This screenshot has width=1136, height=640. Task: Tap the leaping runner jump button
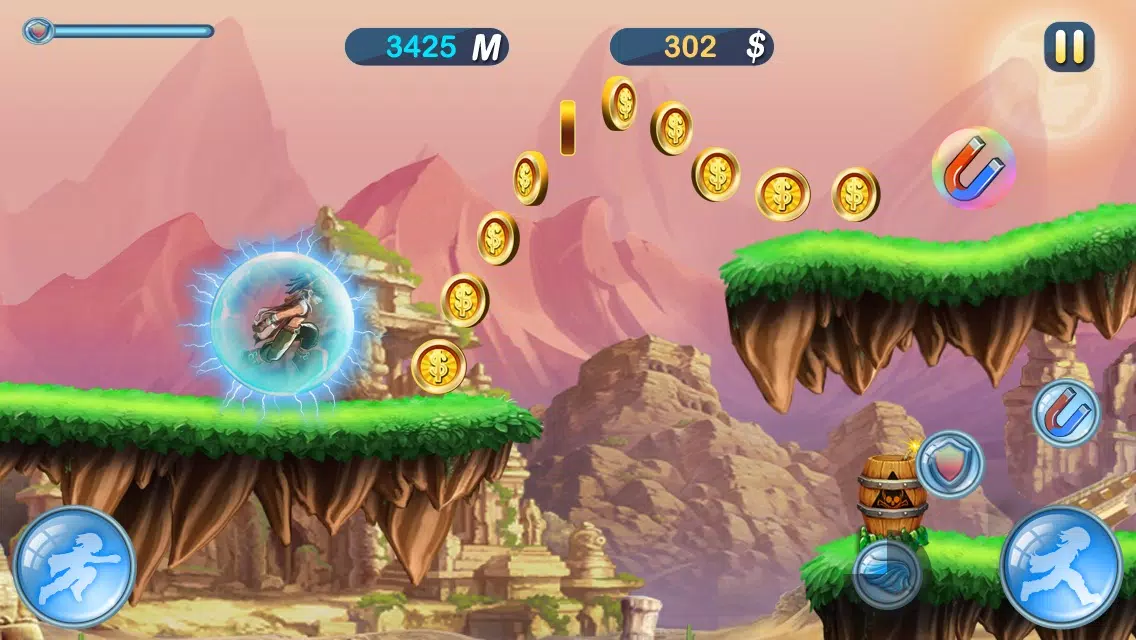(x=1060, y=567)
